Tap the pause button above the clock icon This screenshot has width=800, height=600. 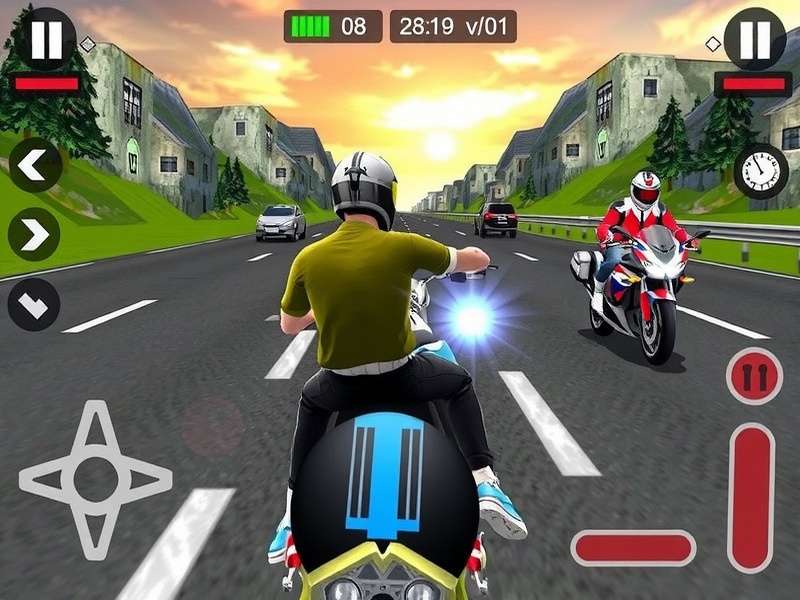[x=754, y=40]
